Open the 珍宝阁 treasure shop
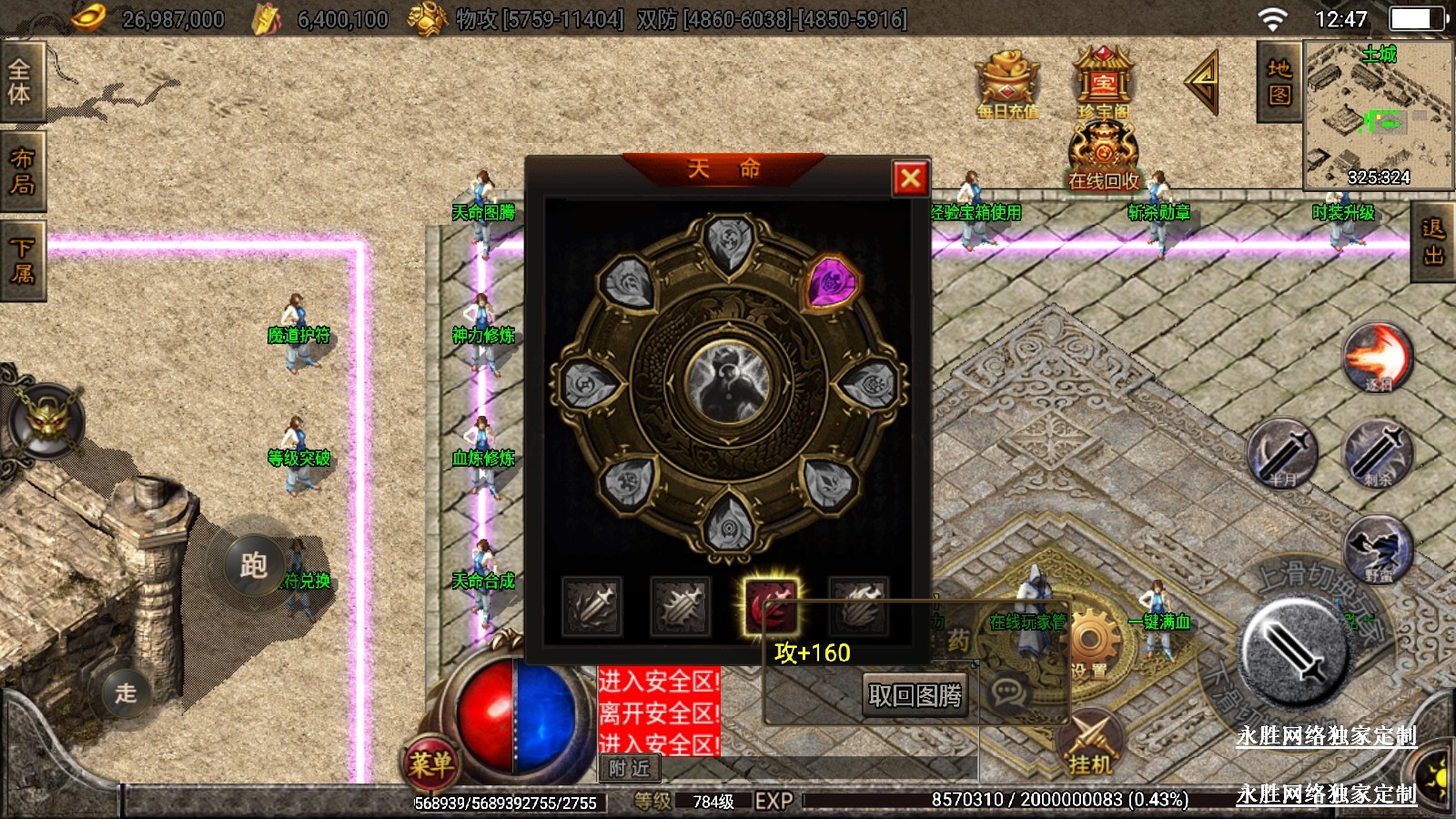Image resolution: width=1456 pixels, height=819 pixels. tap(1103, 84)
